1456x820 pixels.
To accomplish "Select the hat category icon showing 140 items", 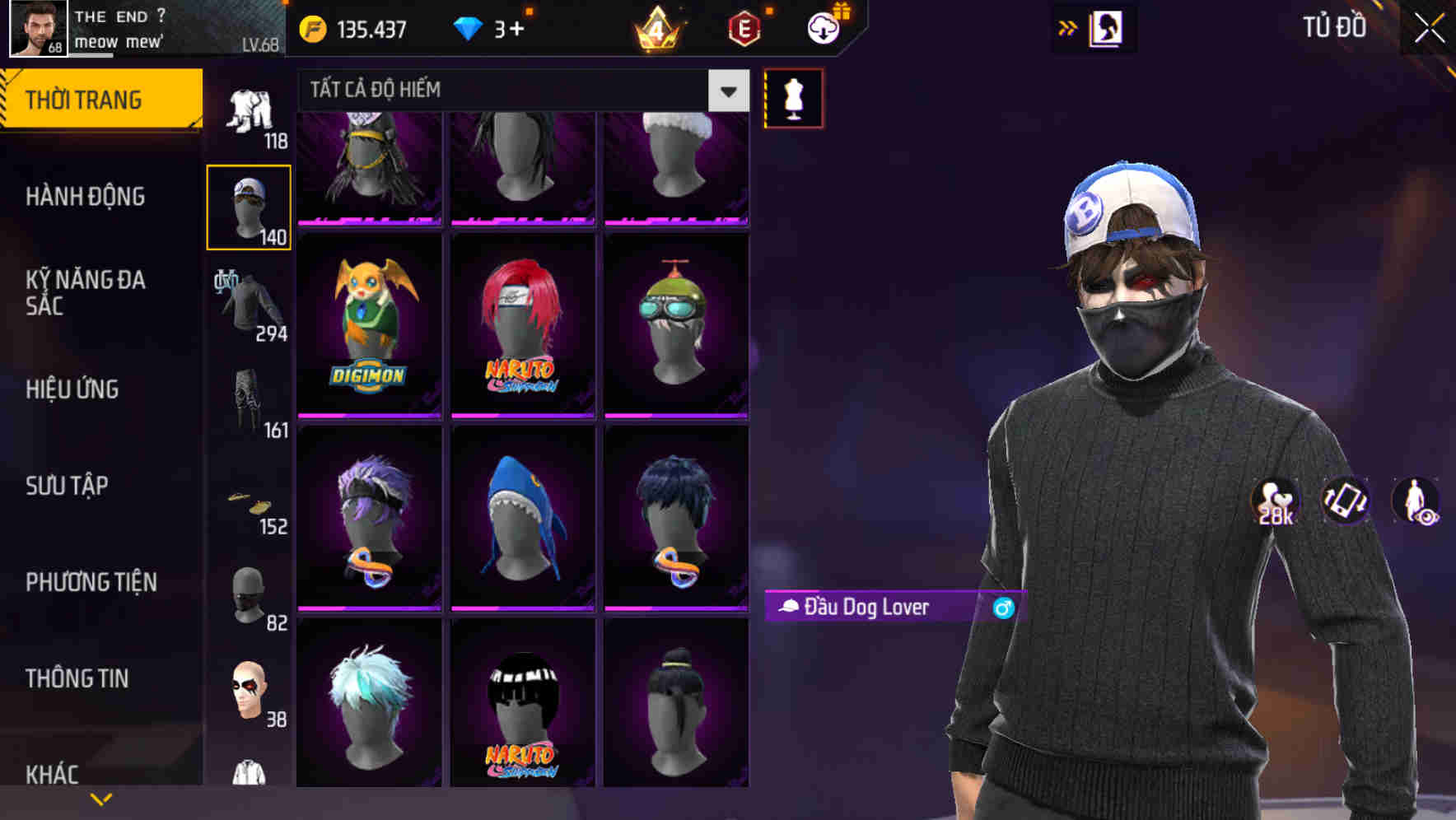I will 249,204.
